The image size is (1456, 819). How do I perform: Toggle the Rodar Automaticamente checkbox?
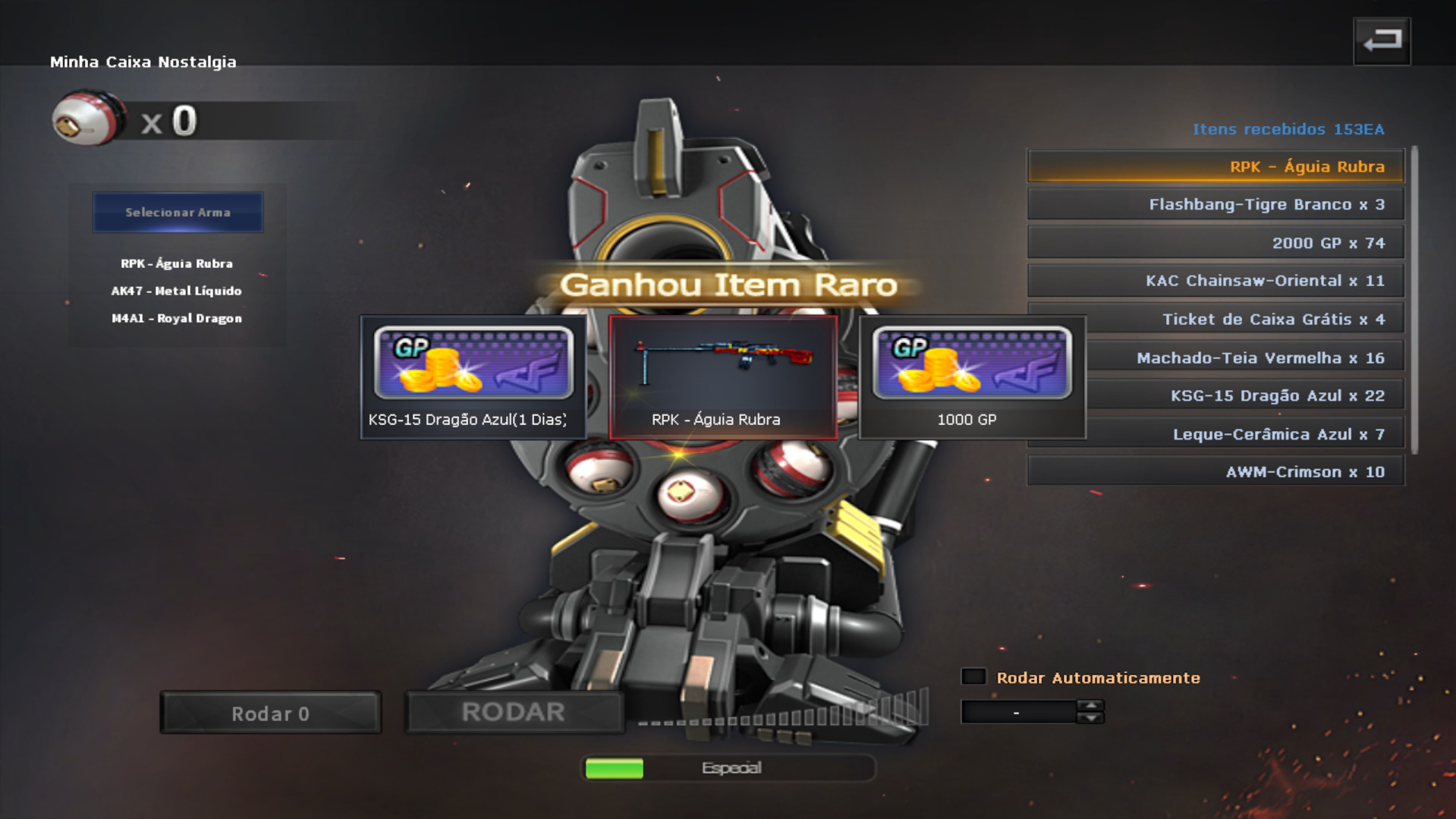click(973, 677)
